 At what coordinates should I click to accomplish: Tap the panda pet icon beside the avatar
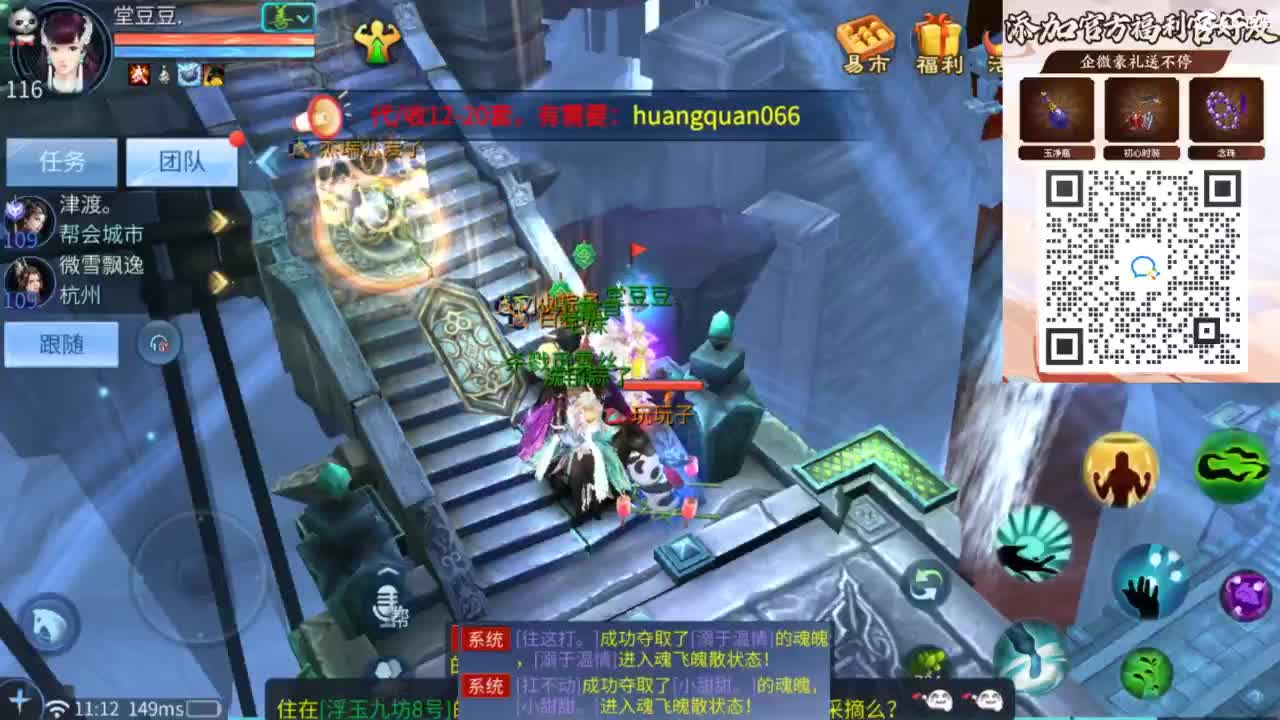22,20
